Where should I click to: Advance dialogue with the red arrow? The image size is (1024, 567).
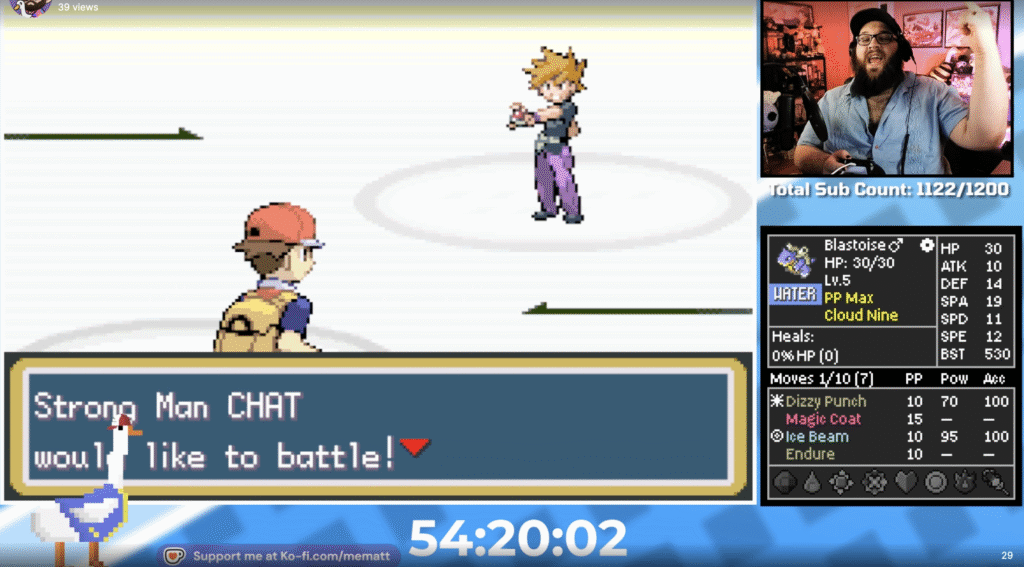[x=415, y=446]
